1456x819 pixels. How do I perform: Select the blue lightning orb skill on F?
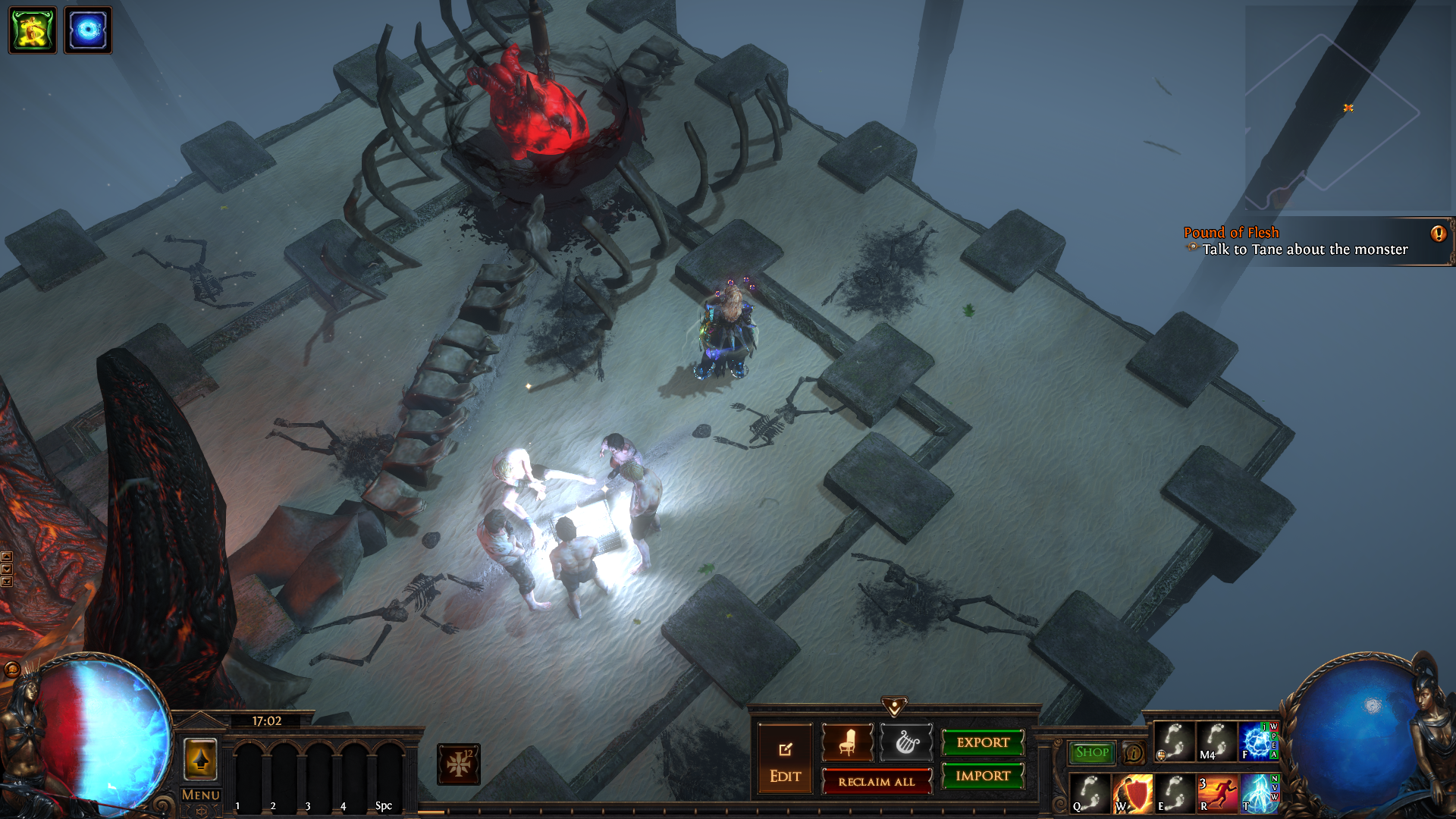pos(1256,741)
